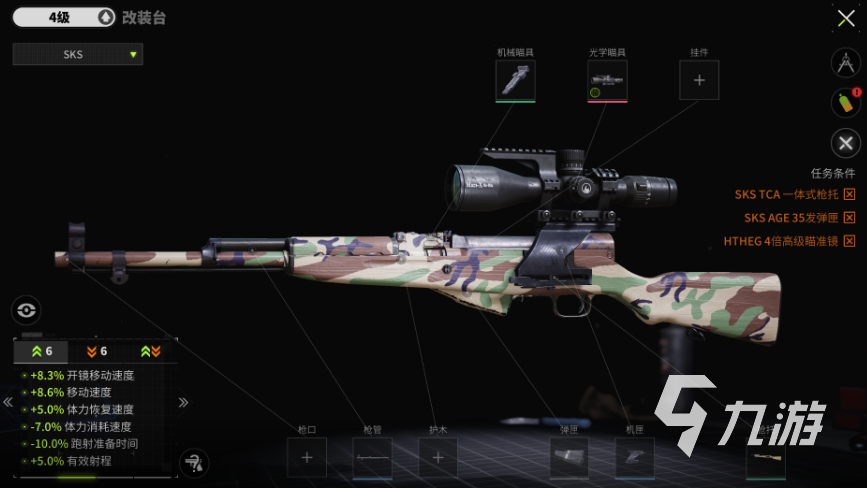This screenshot has height=488, width=867.
Task: Add an accessory in the 挂件 slot
Action: pos(699,80)
